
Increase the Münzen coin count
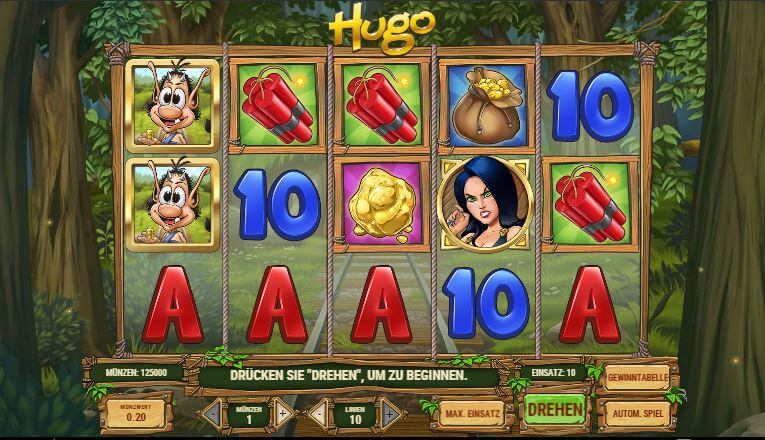[282, 411]
